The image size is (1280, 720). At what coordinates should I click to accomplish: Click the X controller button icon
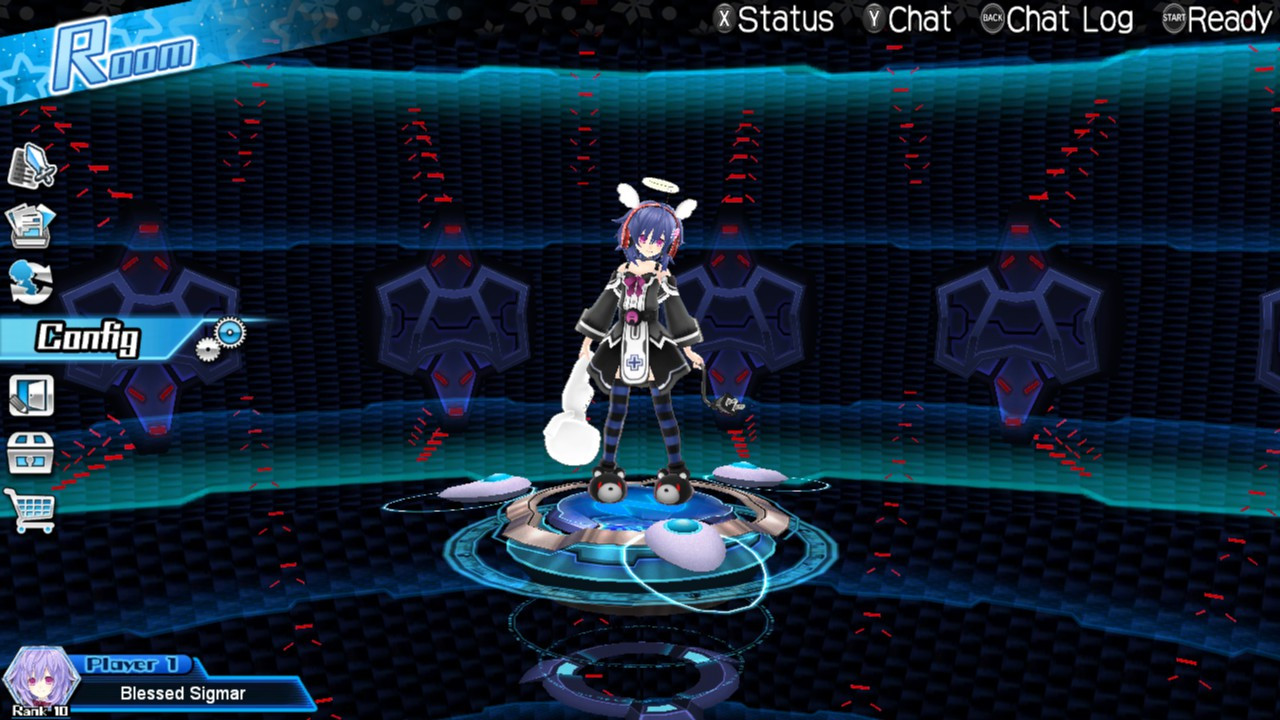coord(723,19)
